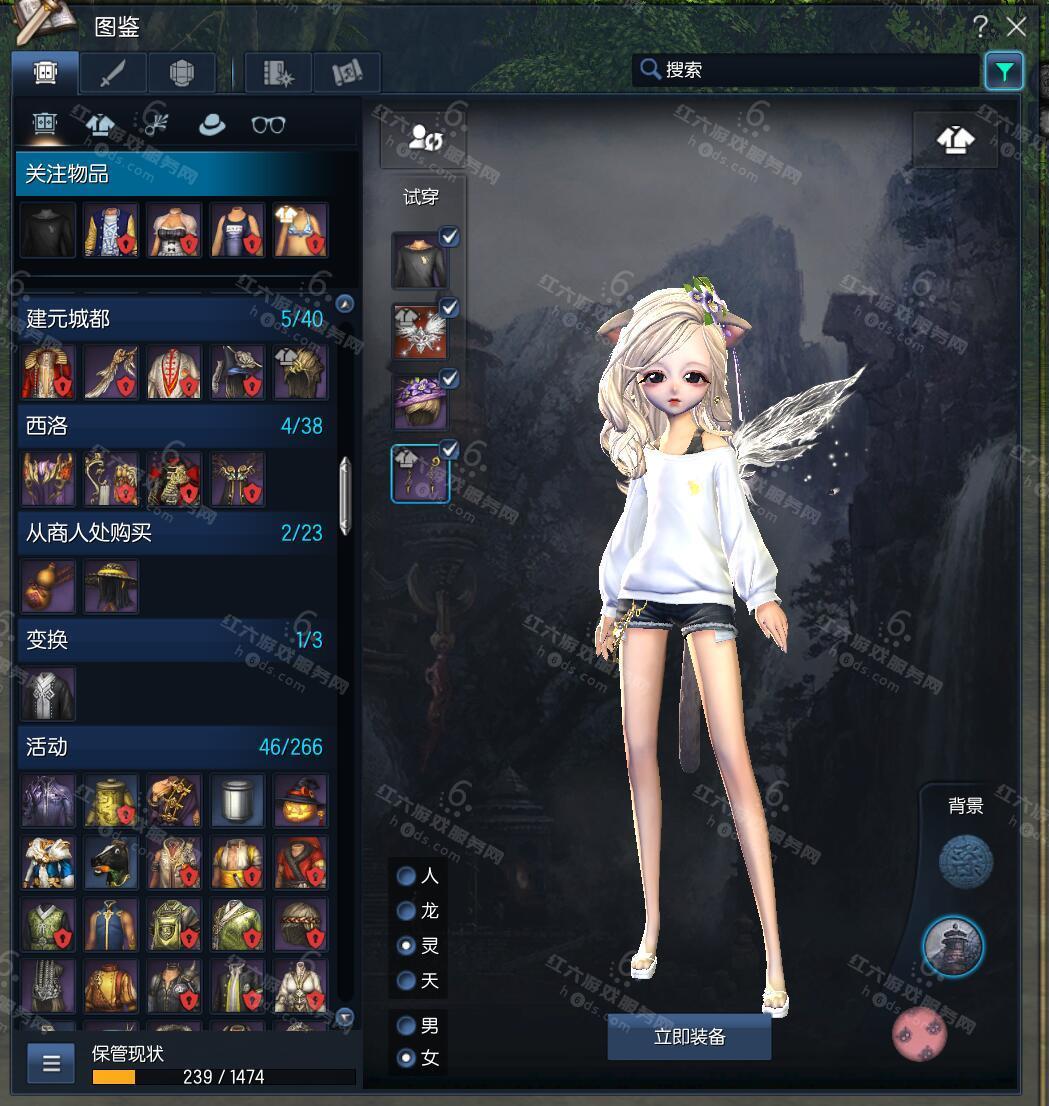Click the 立即装备 button
The width and height of the screenshot is (1049, 1106).
[x=689, y=1037]
